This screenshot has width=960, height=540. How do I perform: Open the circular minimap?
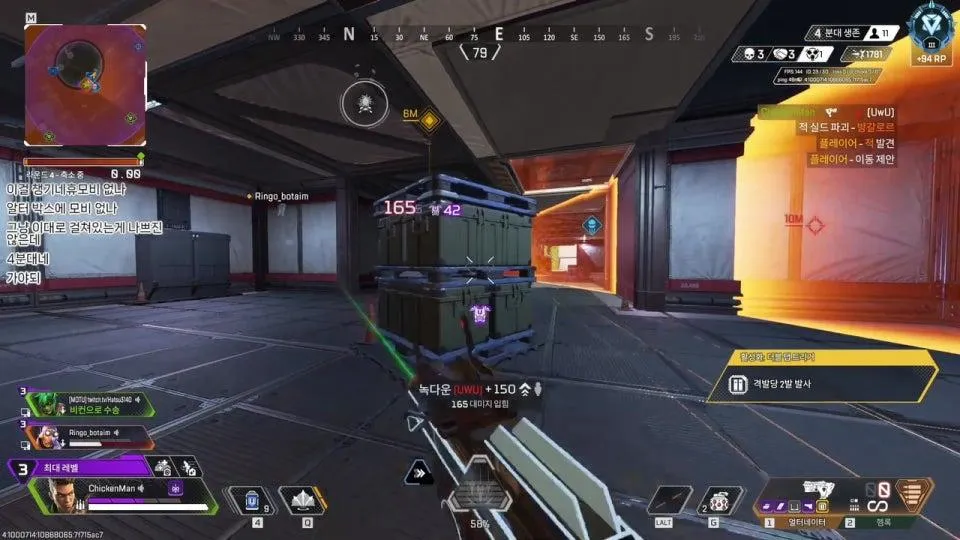(x=85, y=85)
